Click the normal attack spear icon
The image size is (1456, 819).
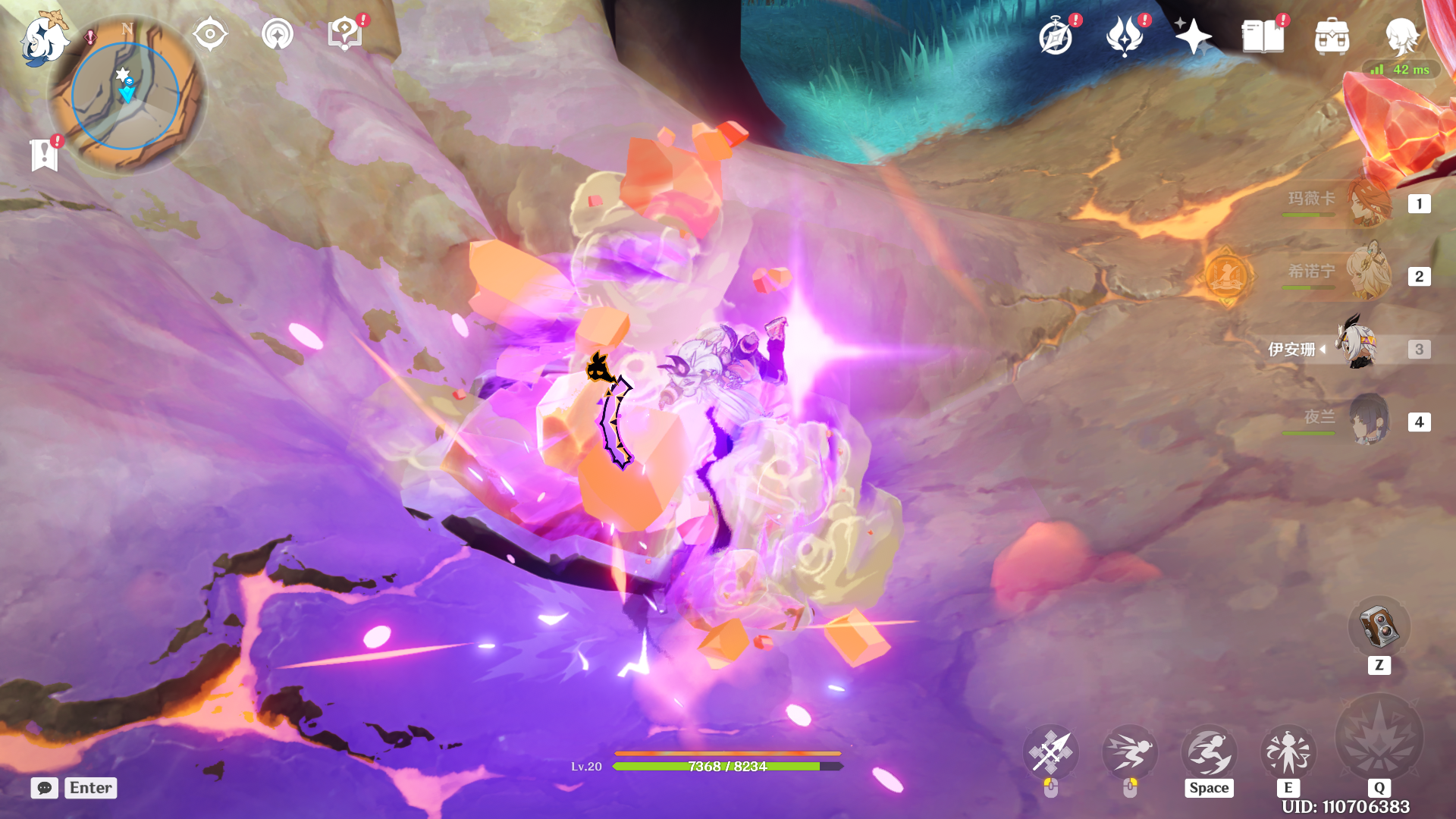pos(1050,752)
